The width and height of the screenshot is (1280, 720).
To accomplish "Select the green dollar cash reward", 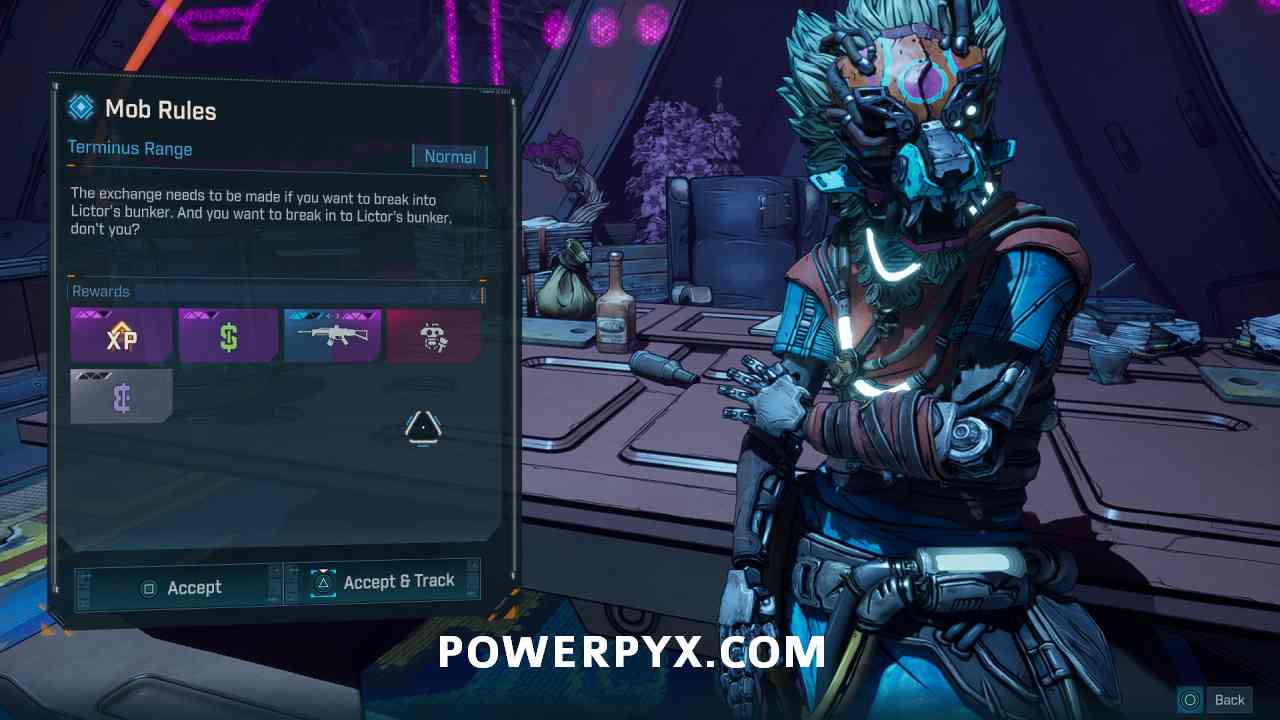I will (229, 335).
